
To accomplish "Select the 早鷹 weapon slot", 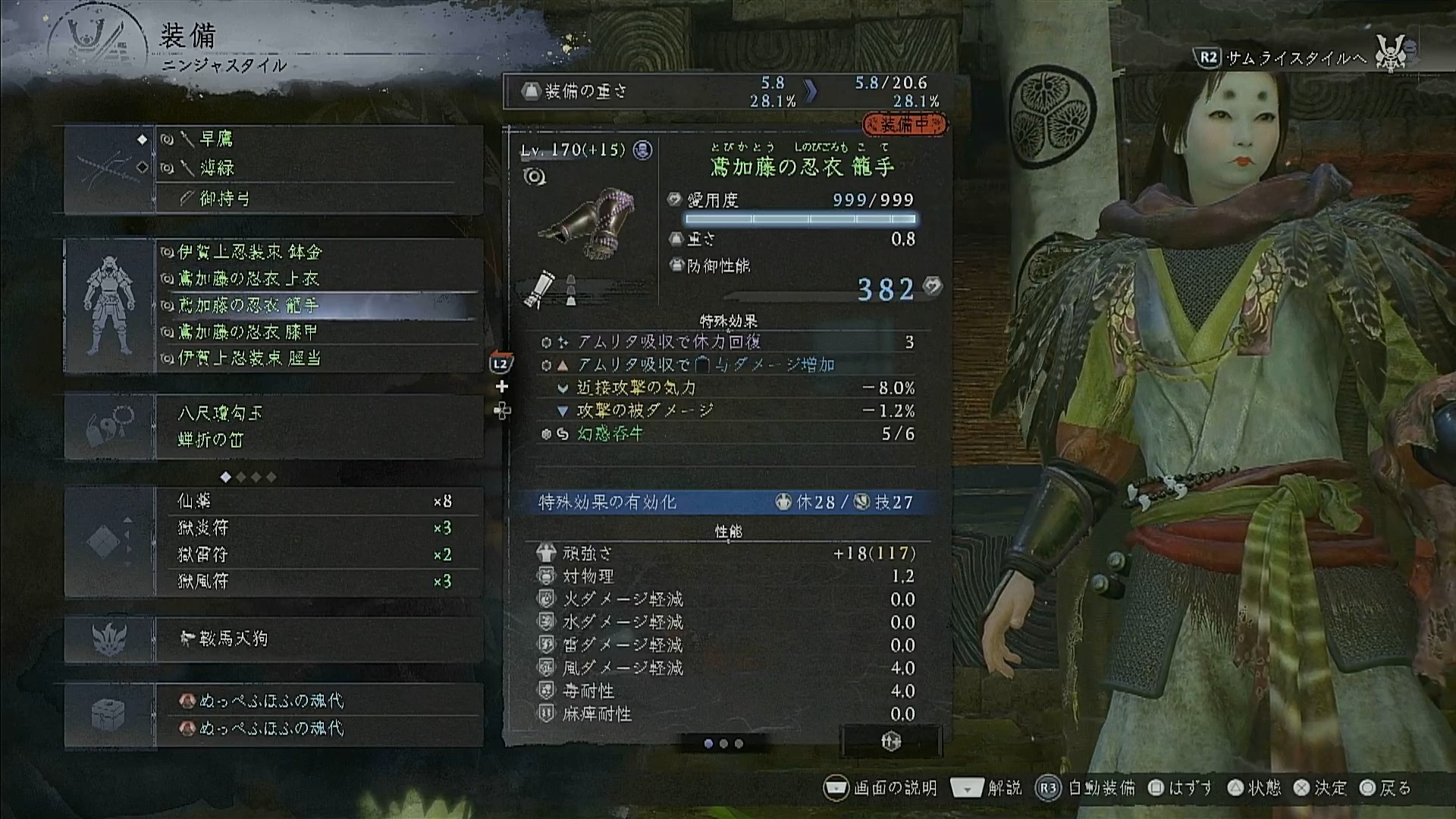I will pyautogui.click(x=318, y=140).
